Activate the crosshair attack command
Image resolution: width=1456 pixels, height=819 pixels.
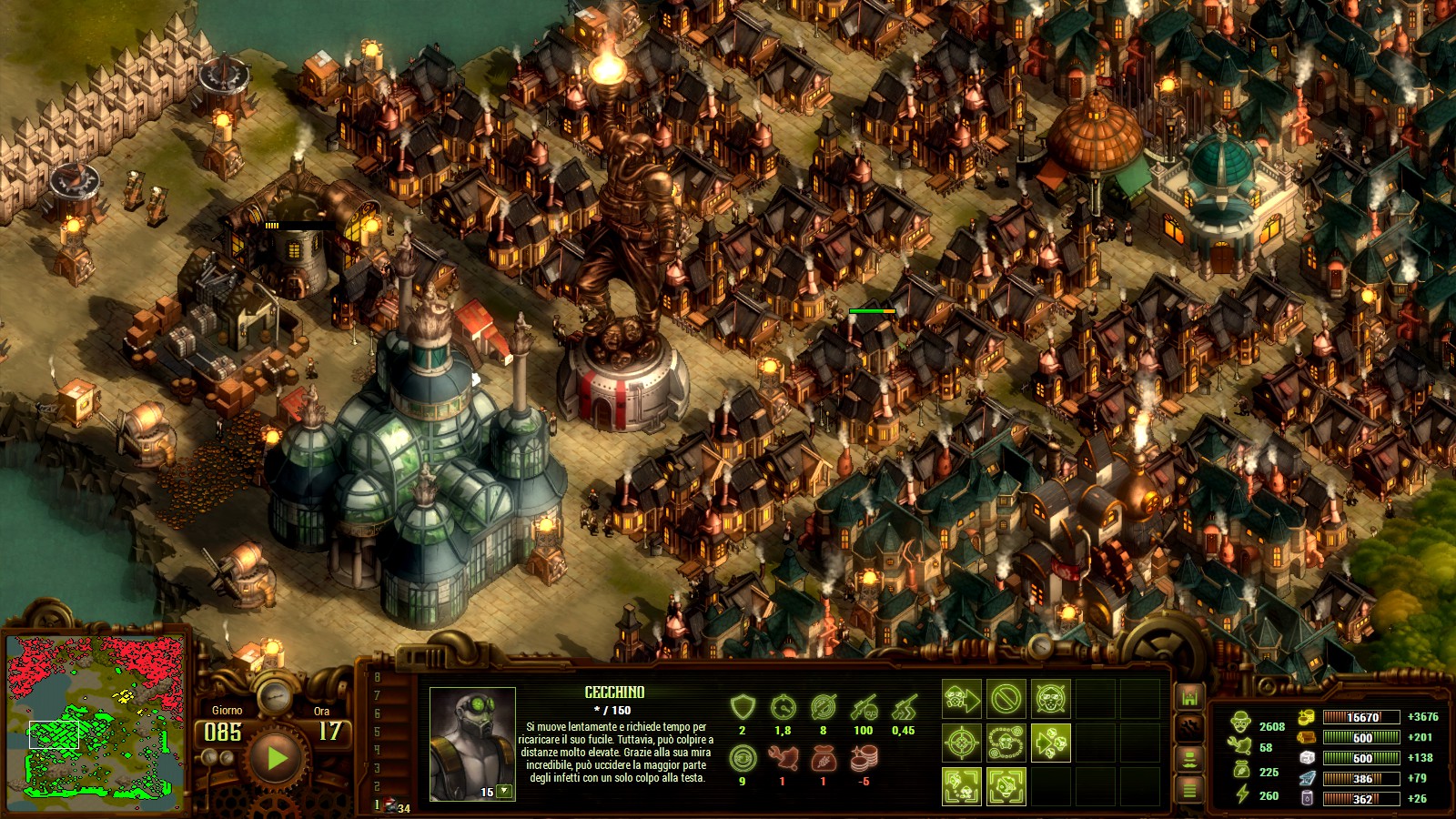[961, 743]
